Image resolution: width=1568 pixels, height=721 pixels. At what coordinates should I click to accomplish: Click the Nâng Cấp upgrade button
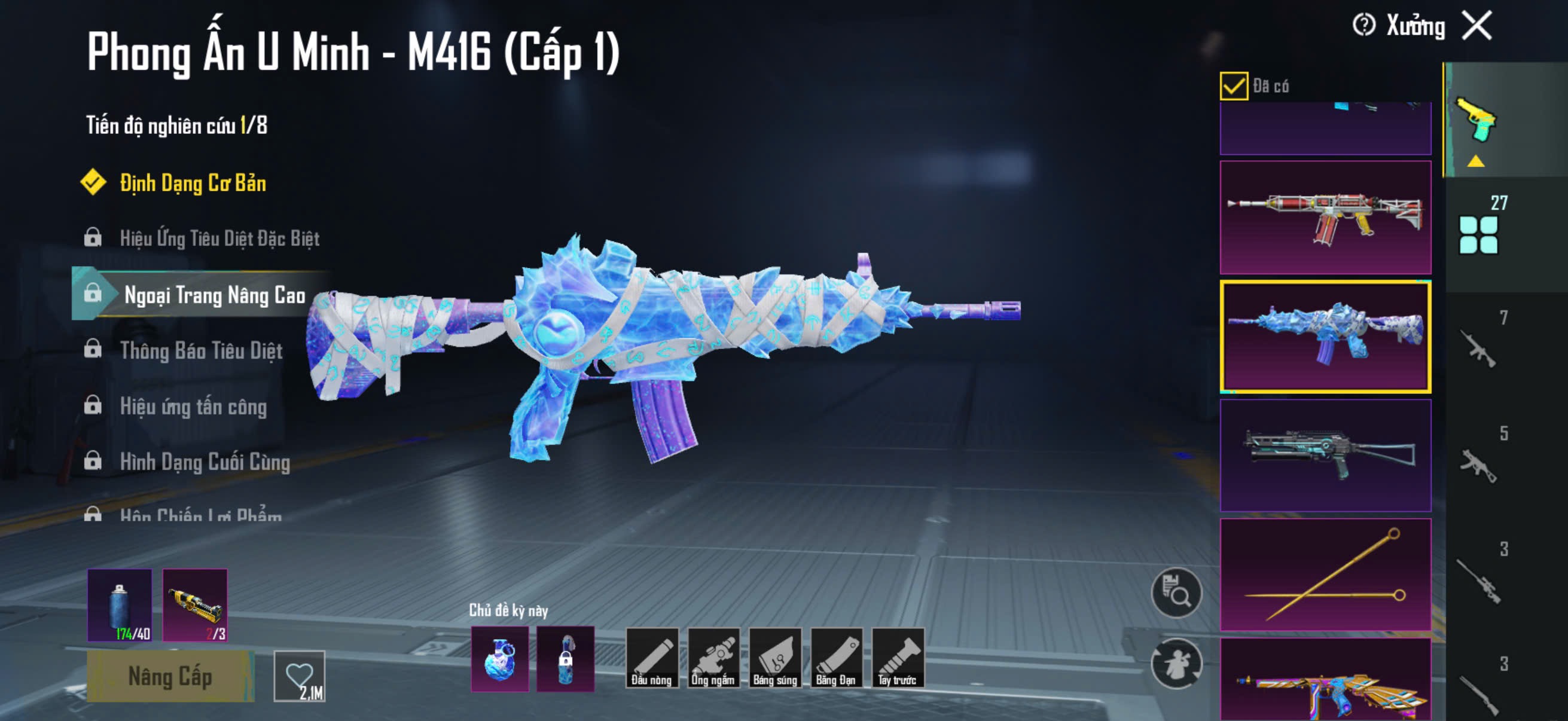coord(170,676)
